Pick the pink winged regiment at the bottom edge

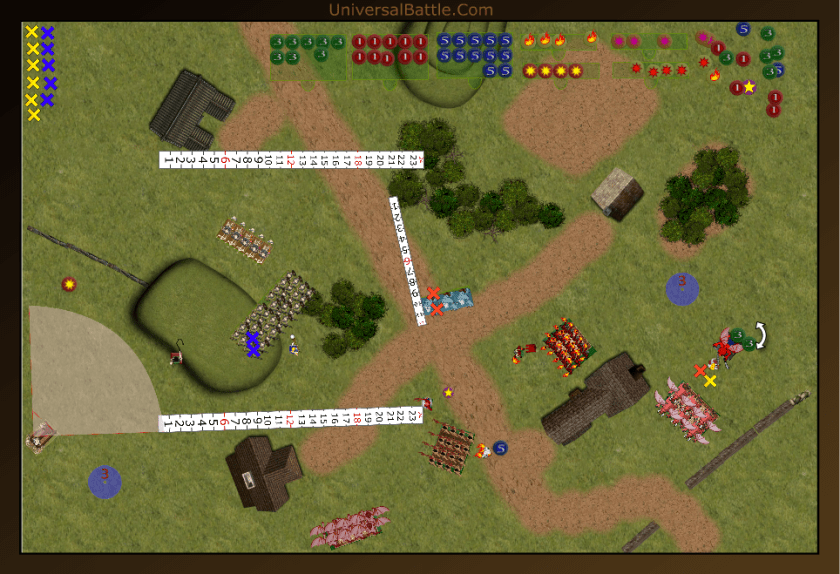pyautogui.click(x=350, y=526)
